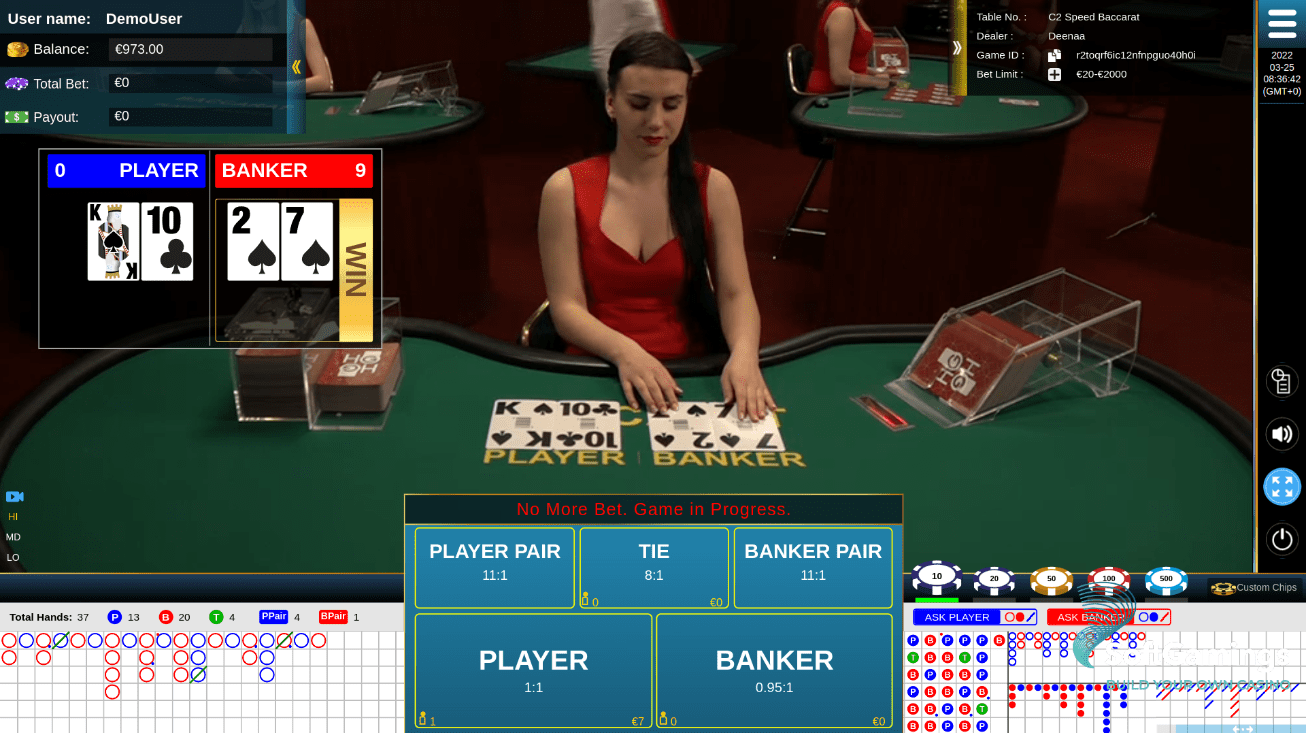
Task: Open game history via the records icon
Action: point(1282,381)
